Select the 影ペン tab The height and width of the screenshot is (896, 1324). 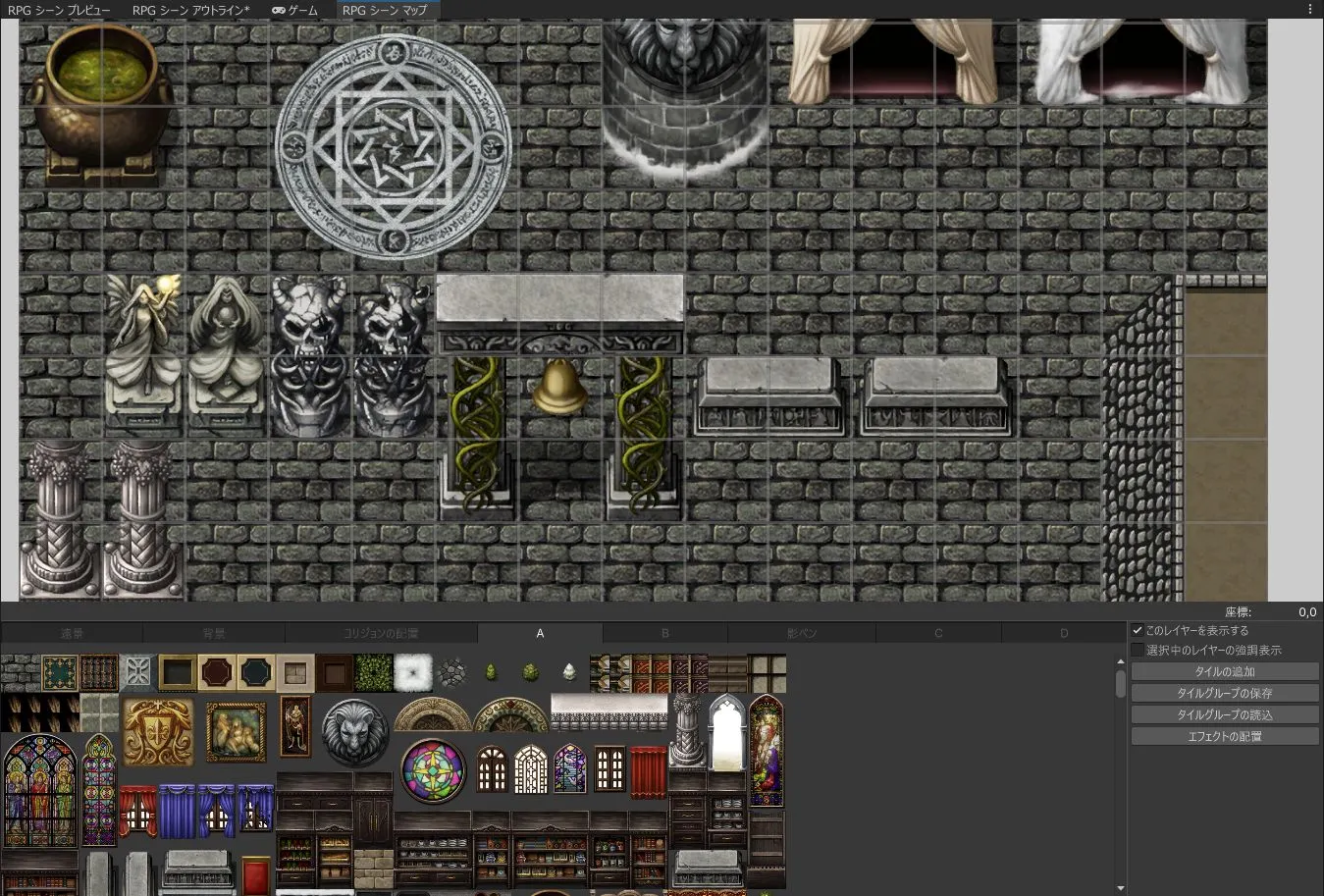[802, 634]
